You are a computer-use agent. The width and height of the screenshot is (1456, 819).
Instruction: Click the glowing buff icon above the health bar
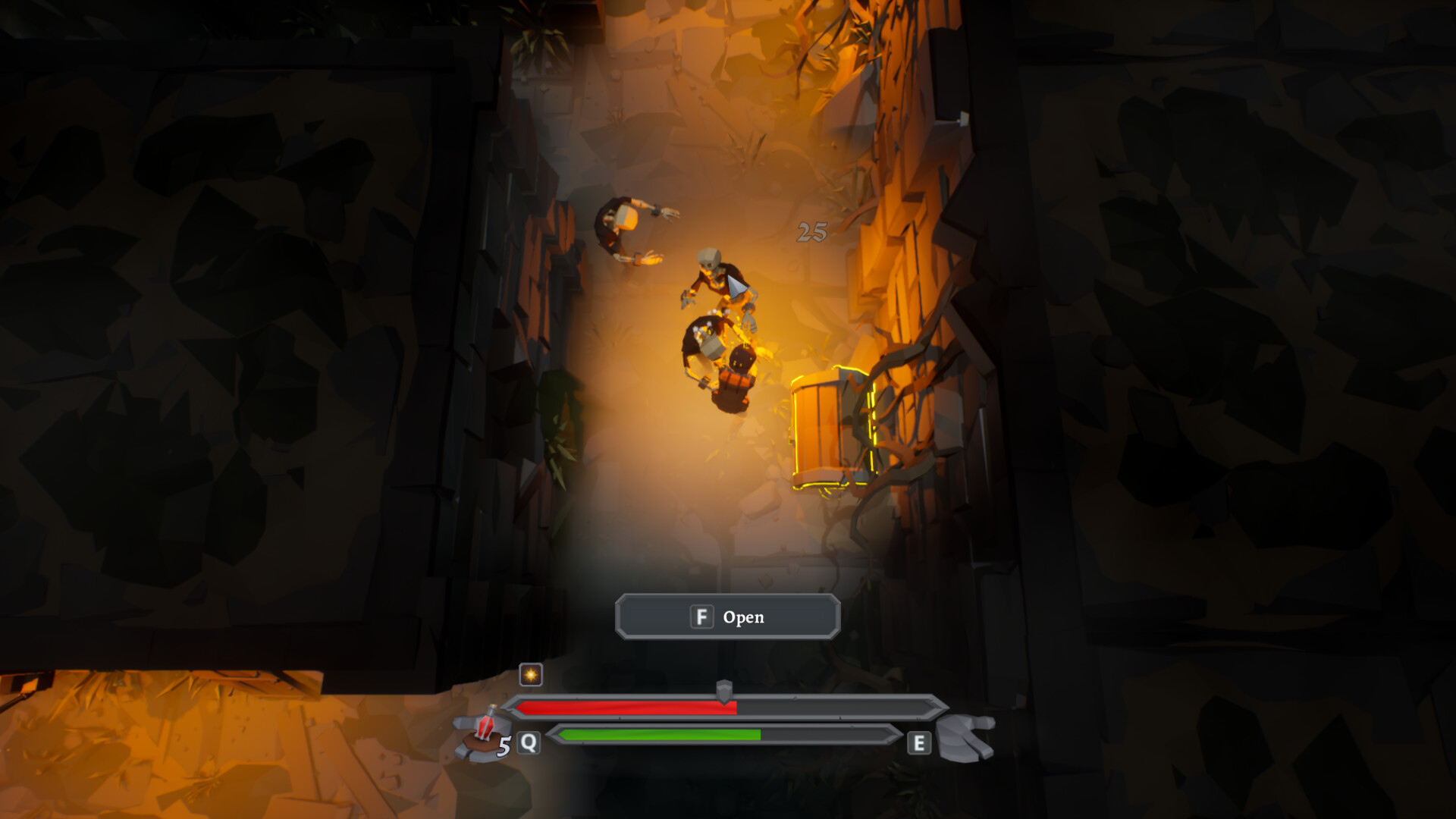tap(531, 675)
